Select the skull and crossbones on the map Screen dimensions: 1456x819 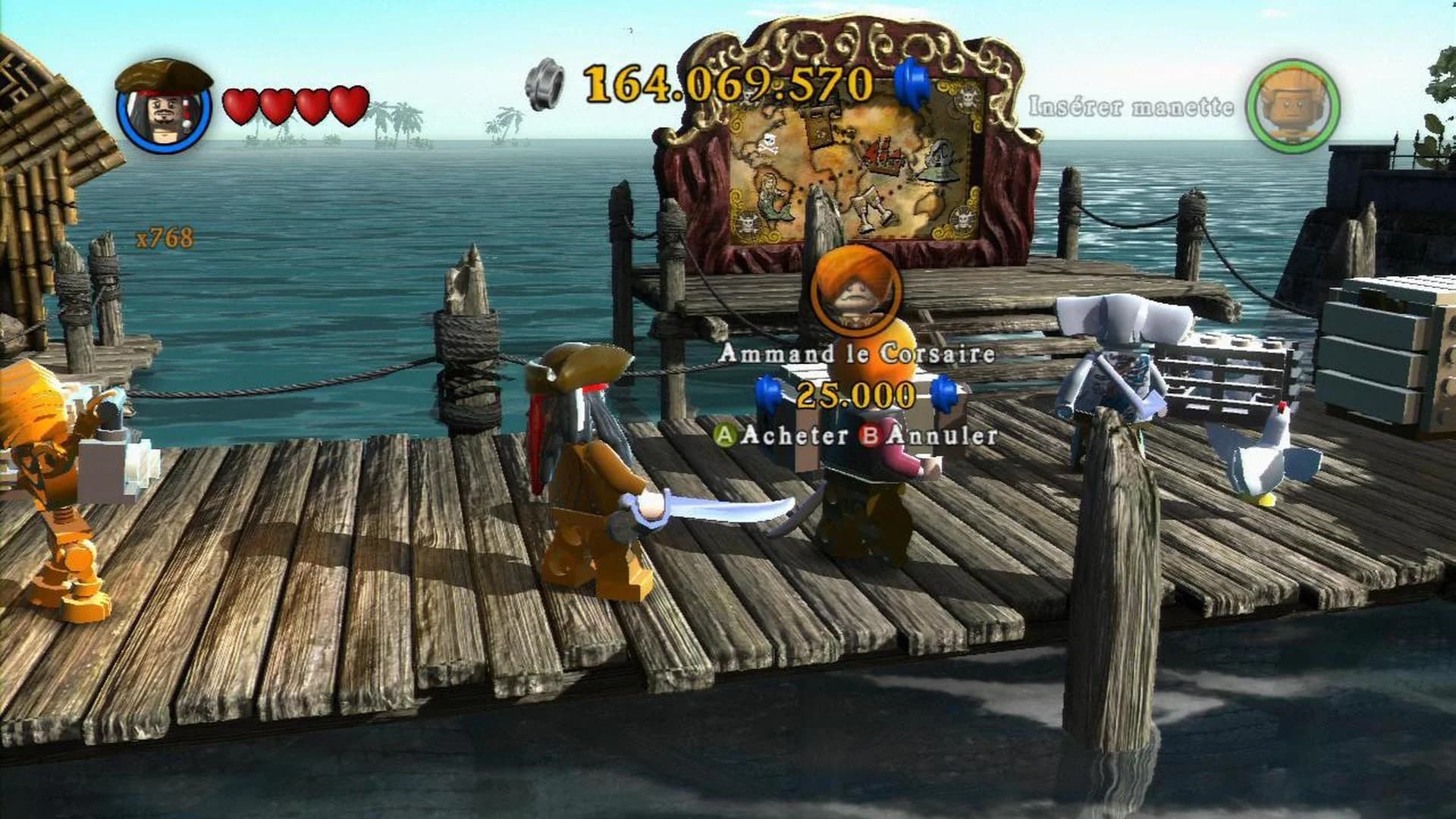click(x=768, y=144)
